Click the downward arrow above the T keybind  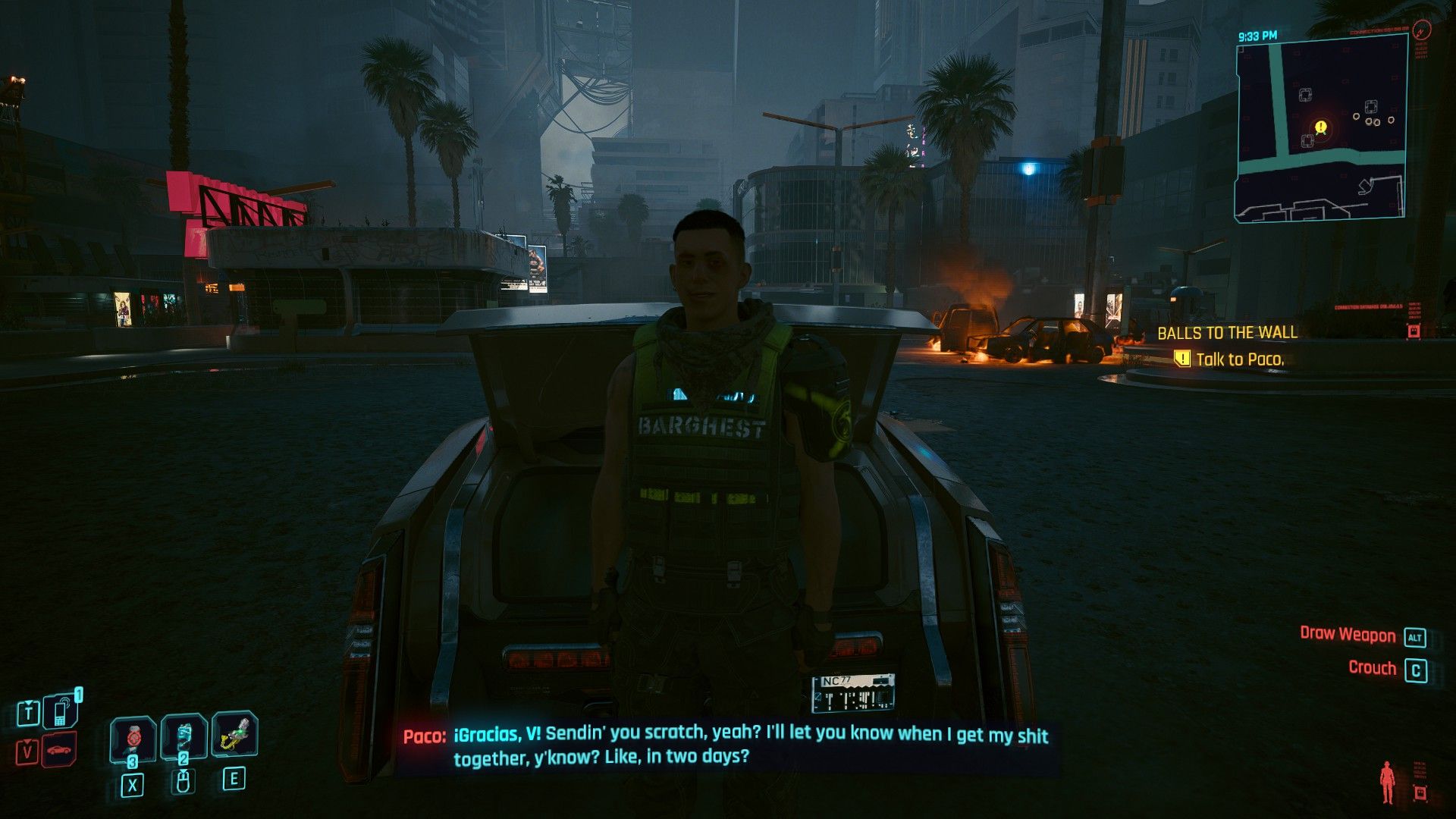tap(28, 703)
